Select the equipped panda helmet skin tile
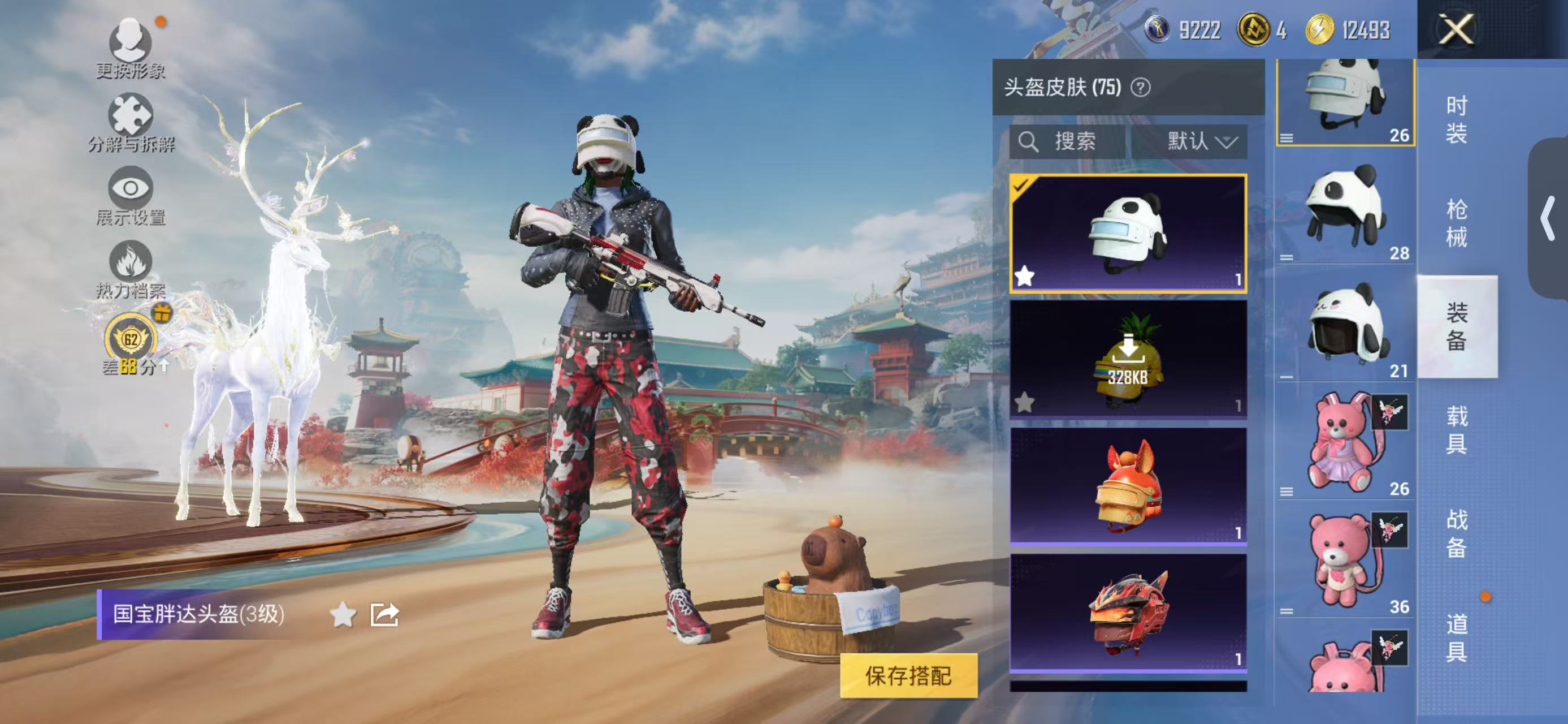The image size is (1568, 724). [x=1128, y=233]
